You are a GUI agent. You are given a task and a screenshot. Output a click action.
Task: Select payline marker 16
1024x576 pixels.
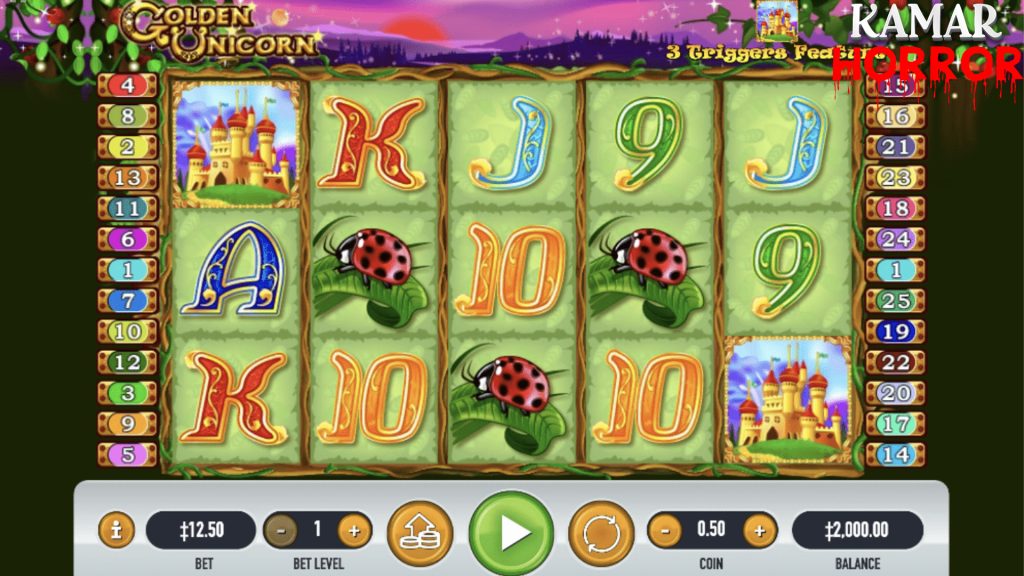pyautogui.click(x=896, y=117)
